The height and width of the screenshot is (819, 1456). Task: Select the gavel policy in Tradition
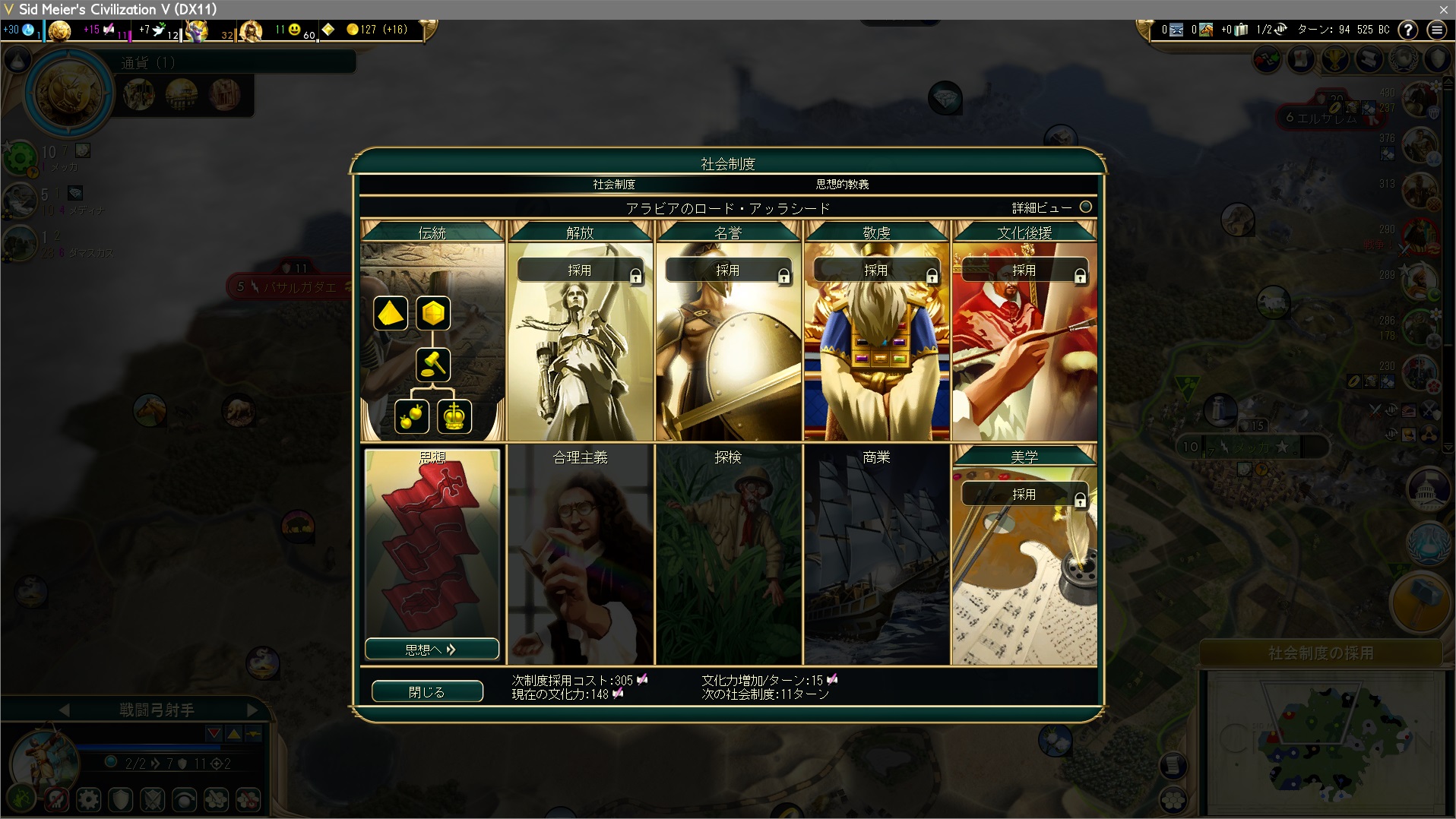433,365
